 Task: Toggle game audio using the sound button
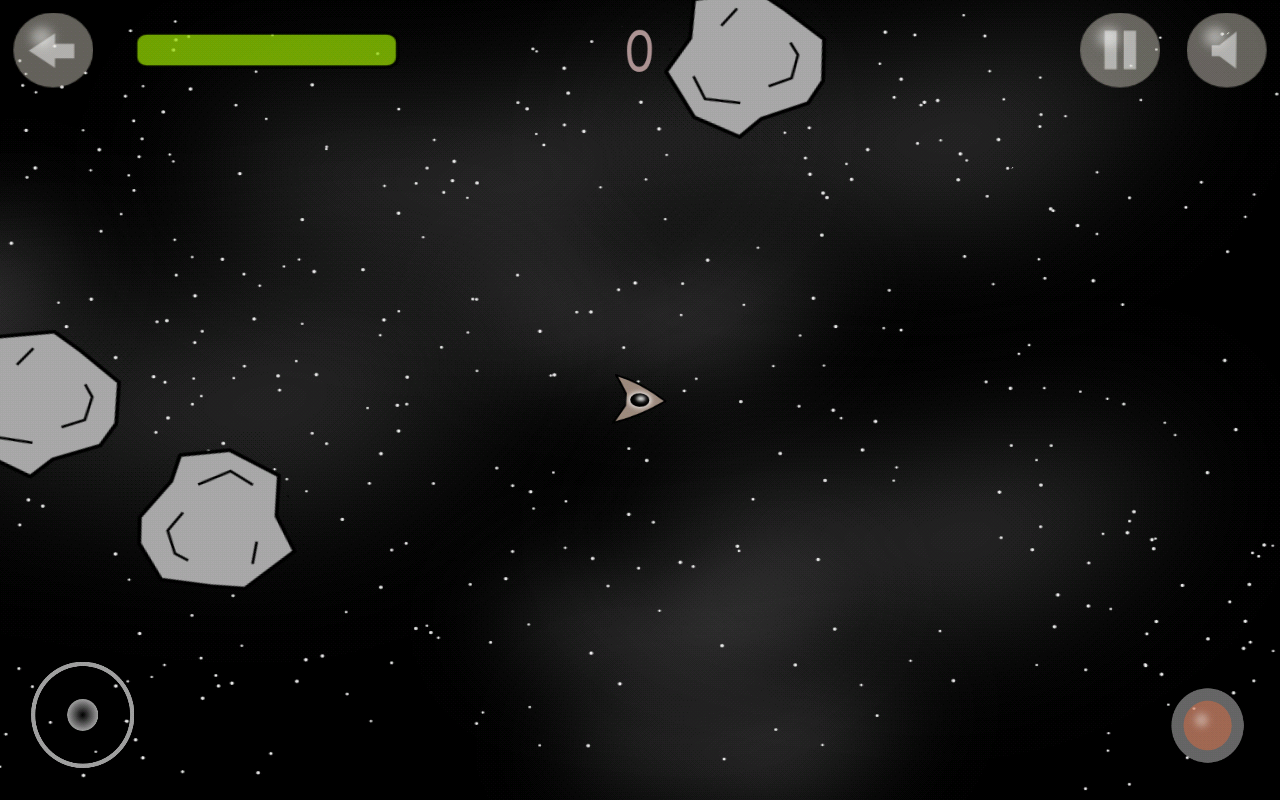pos(1225,49)
